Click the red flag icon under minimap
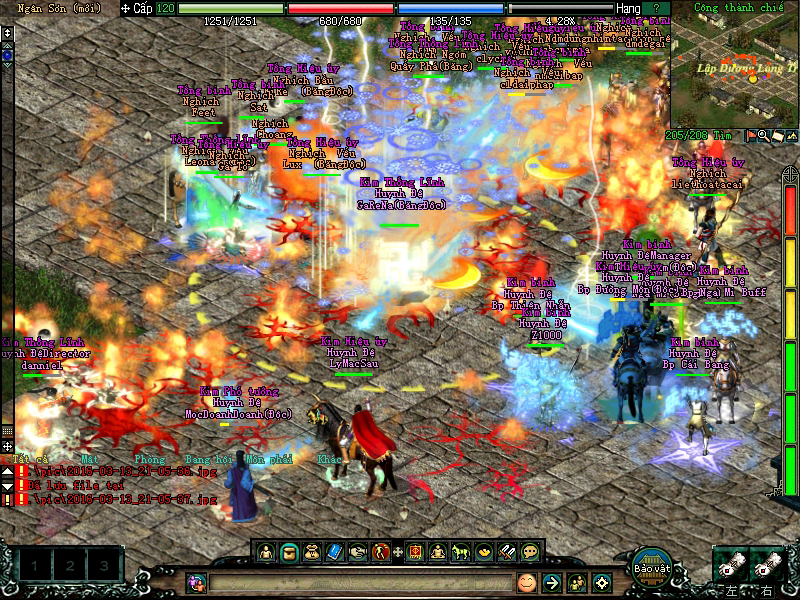 tap(750, 135)
